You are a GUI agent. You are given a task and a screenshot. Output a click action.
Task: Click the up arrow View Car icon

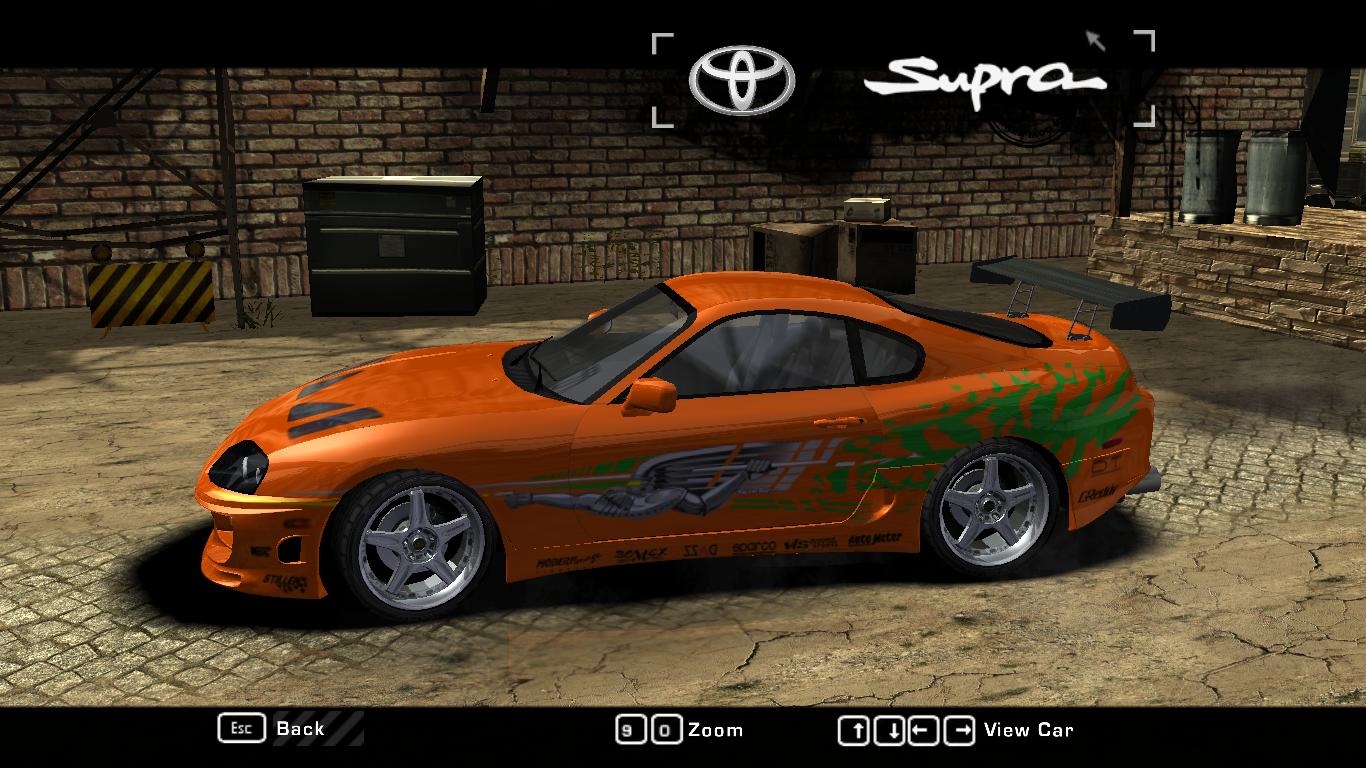click(855, 729)
